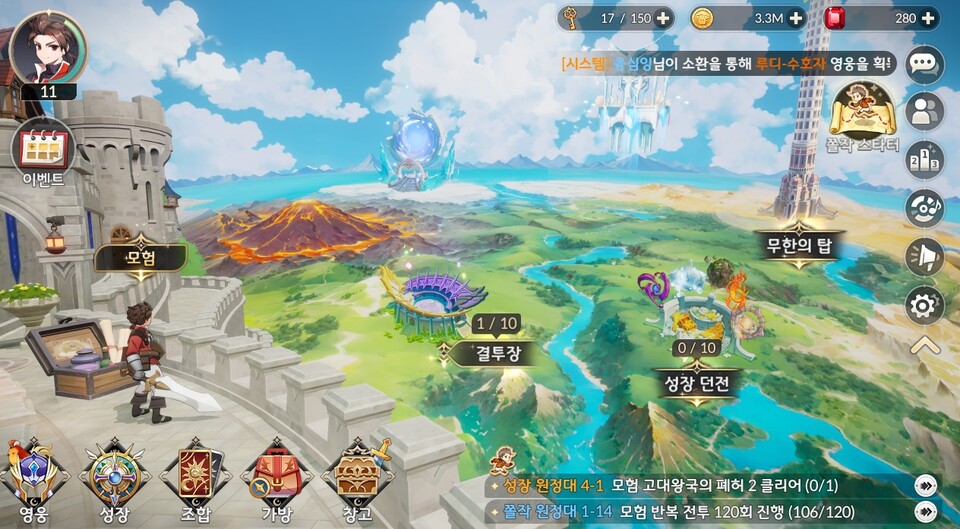Image resolution: width=960 pixels, height=529 pixels.
Task: Open the 가방 bag inventory
Action: [x=276, y=478]
